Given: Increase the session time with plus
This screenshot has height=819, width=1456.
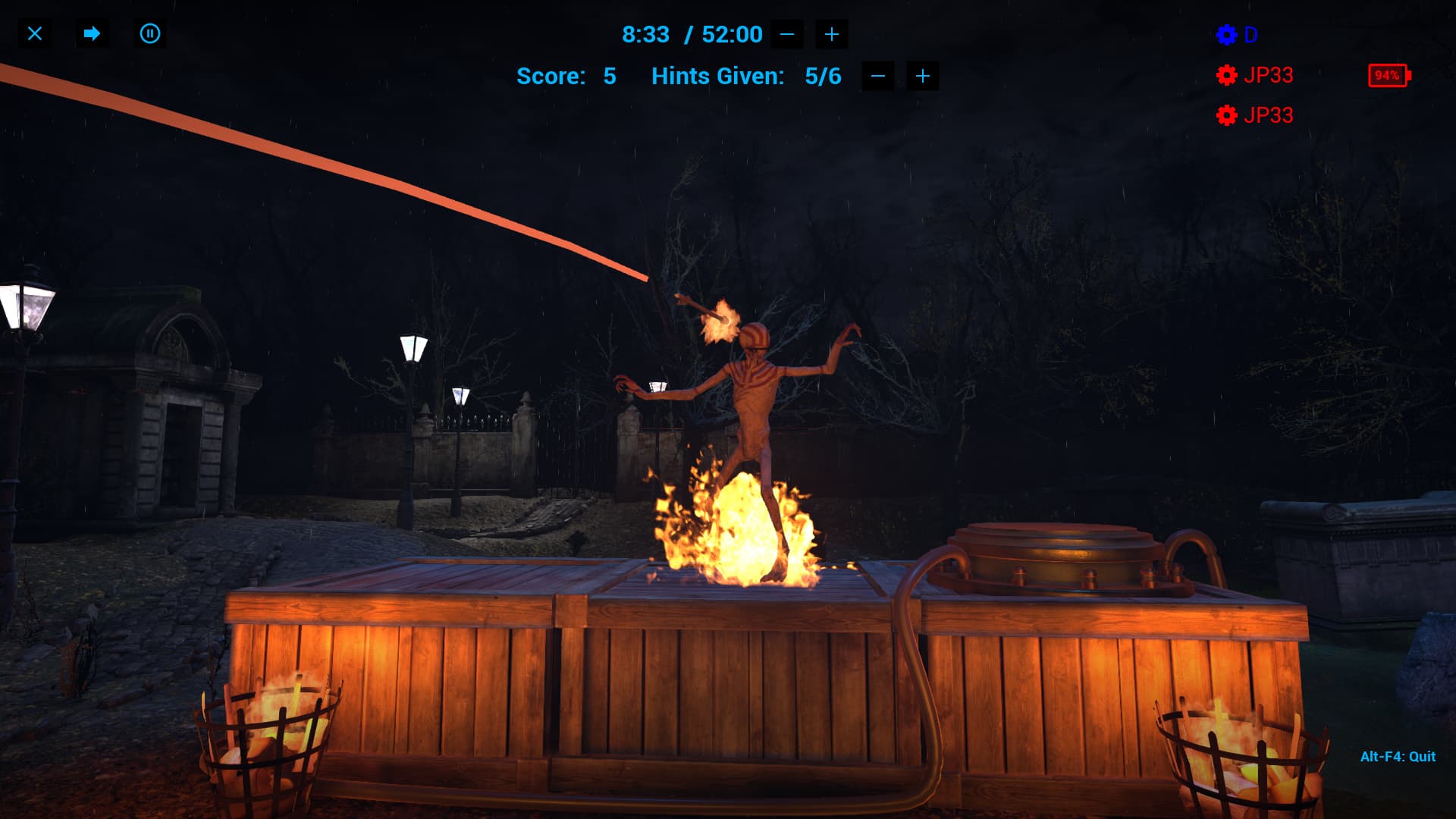Looking at the screenshot, I should pos(831,34).
